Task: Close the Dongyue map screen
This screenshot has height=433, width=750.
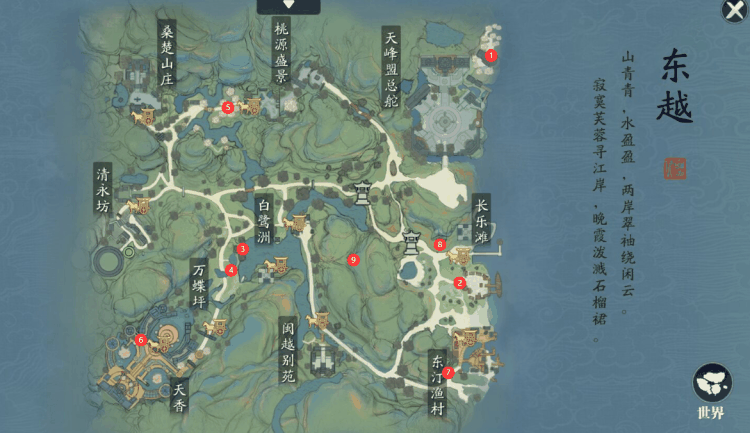Action: click(733, 11)
